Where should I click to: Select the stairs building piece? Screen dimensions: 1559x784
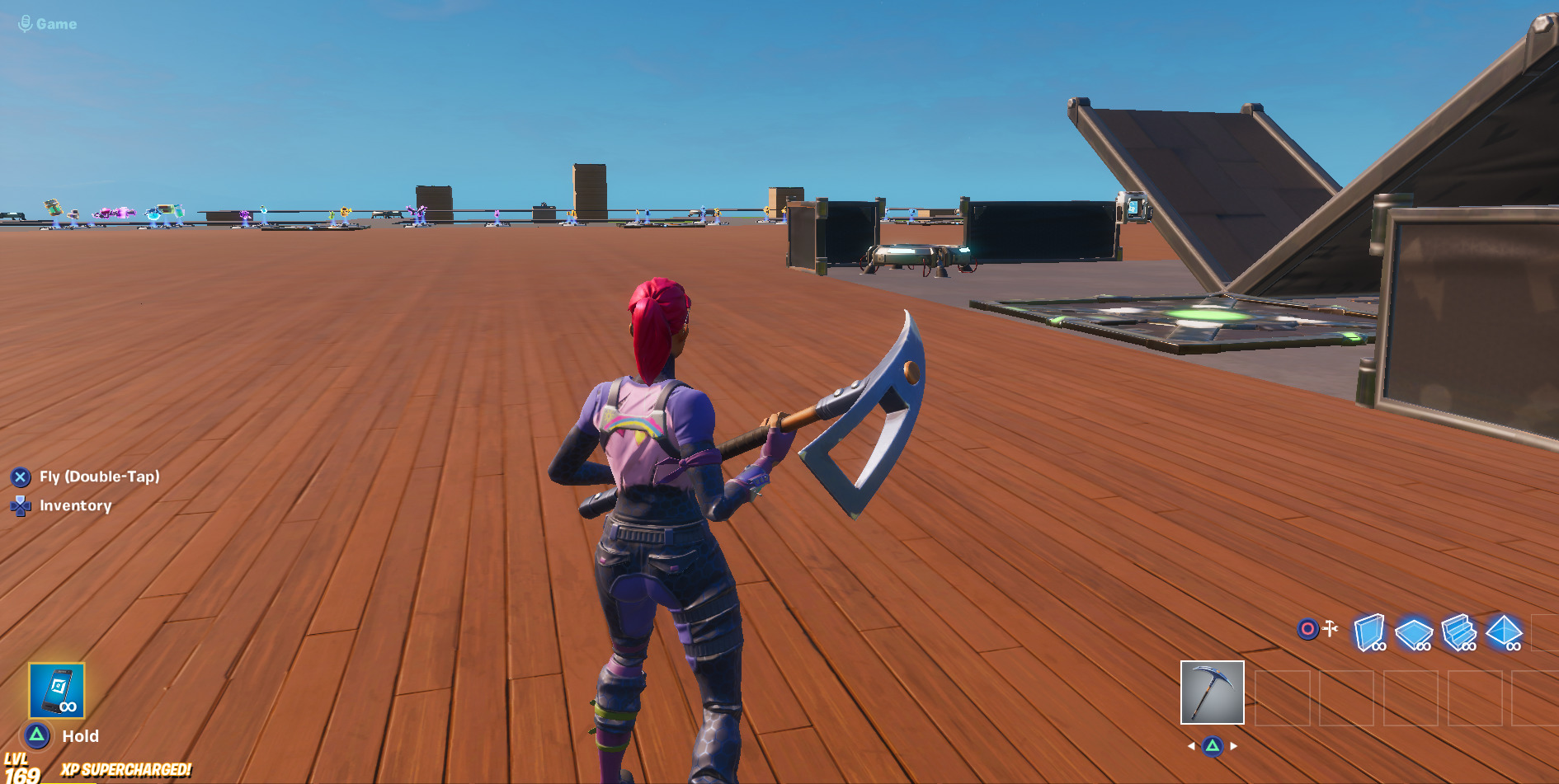tap(1458, 632)
